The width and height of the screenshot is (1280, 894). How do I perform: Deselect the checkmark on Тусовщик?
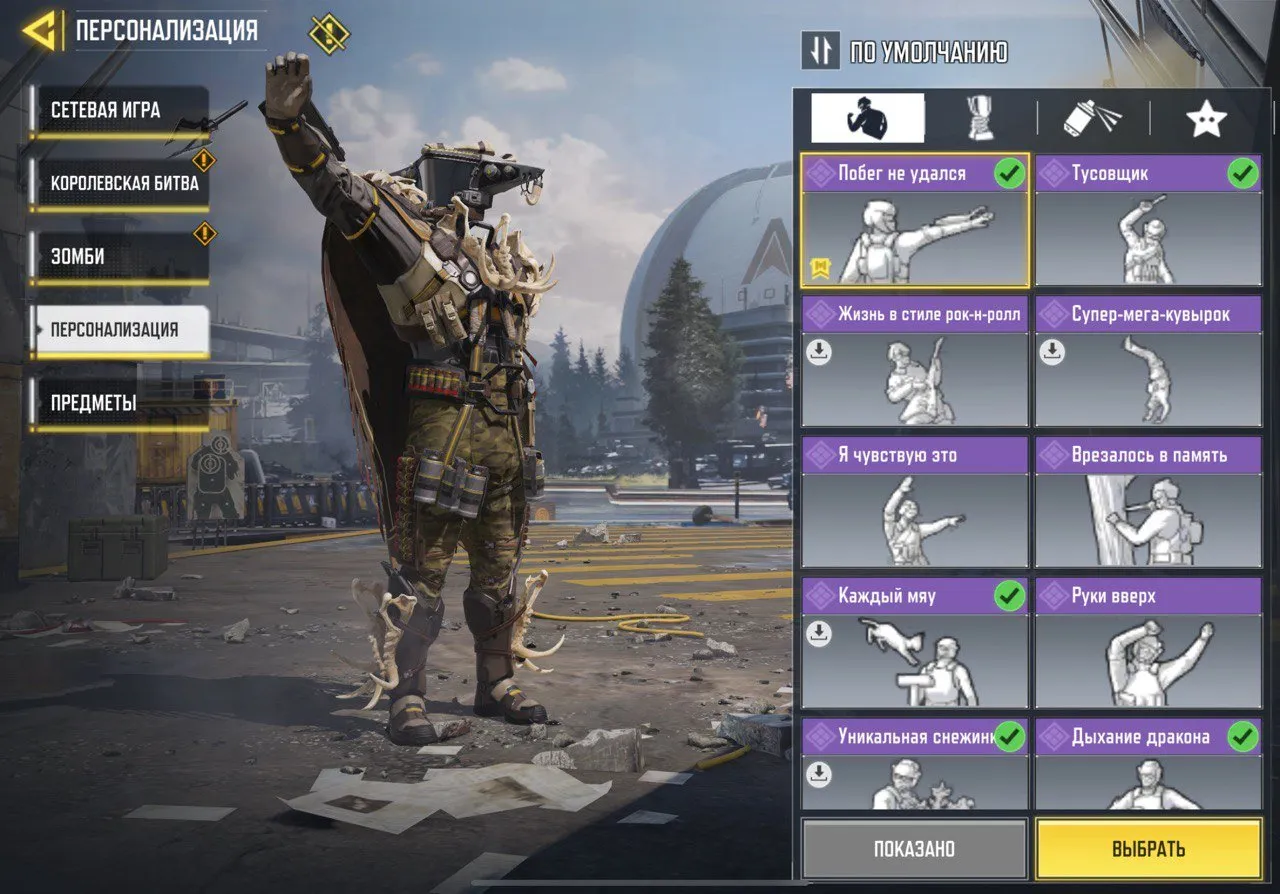(x=1243, y=172)
